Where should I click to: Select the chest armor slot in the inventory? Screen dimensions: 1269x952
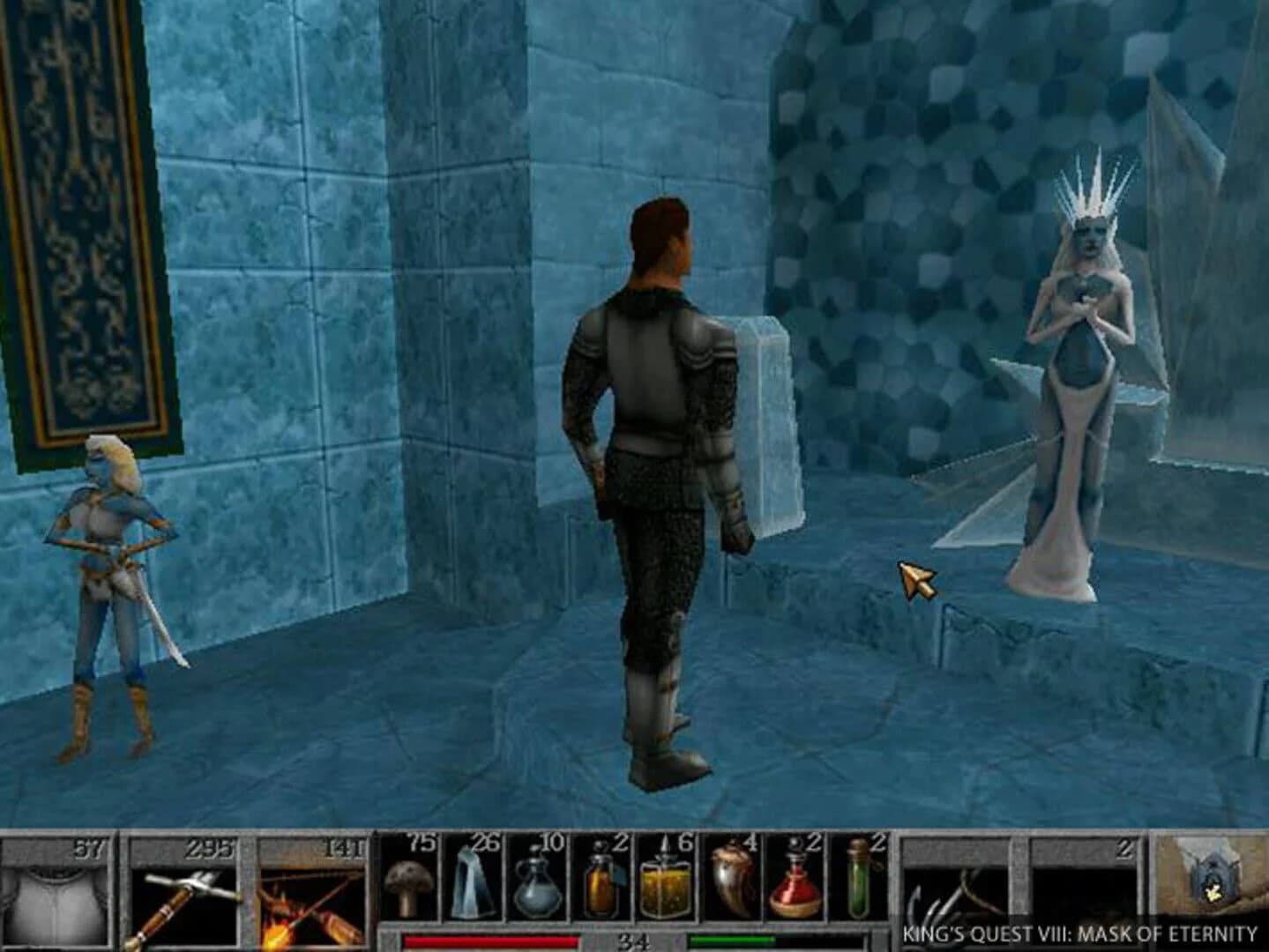pos(53,890)
